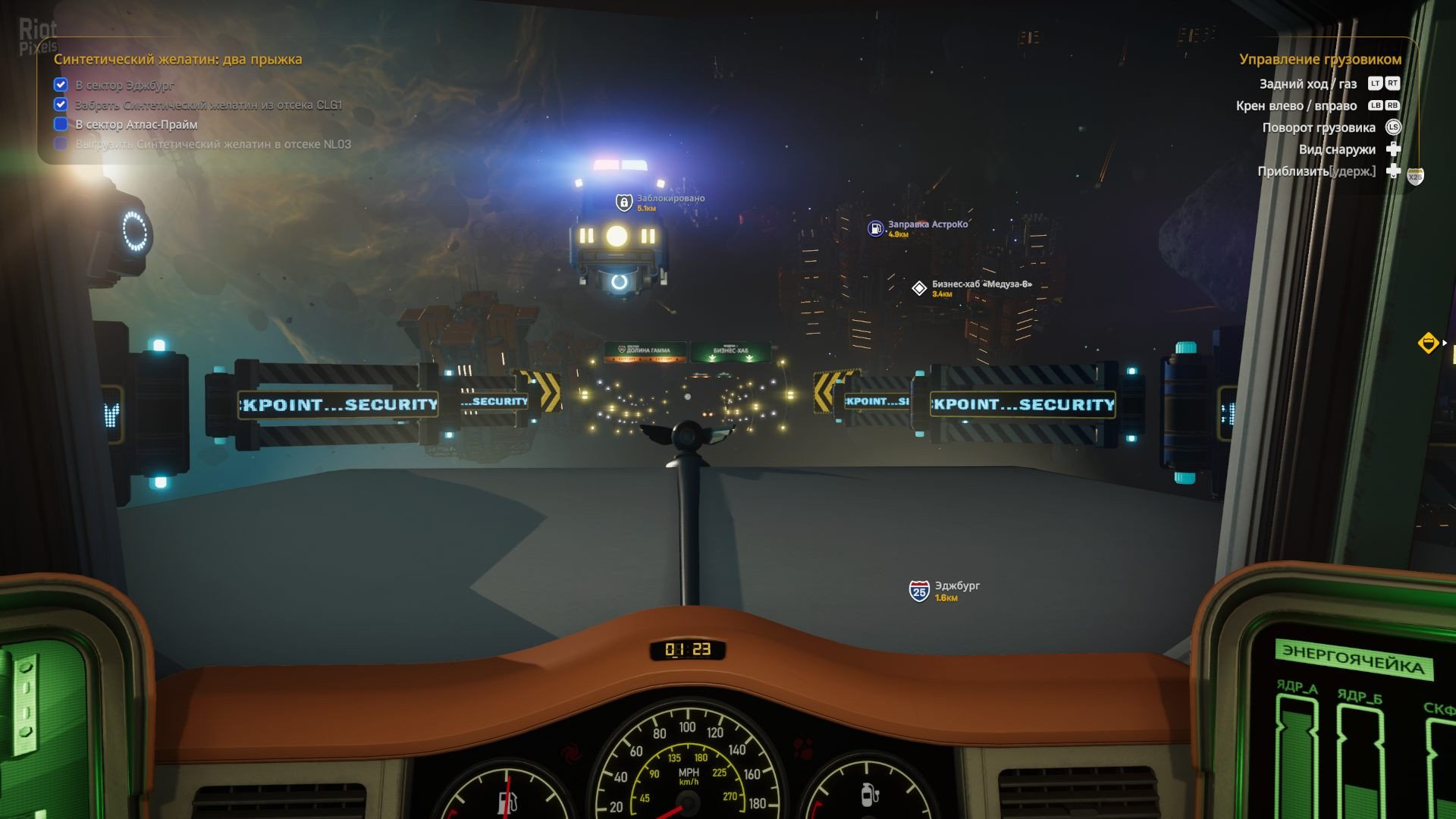The image size is (1456, 819).
Task: Select the 'Заправка АстроКо' fuel station marker
Action: (x=876, y=228)
